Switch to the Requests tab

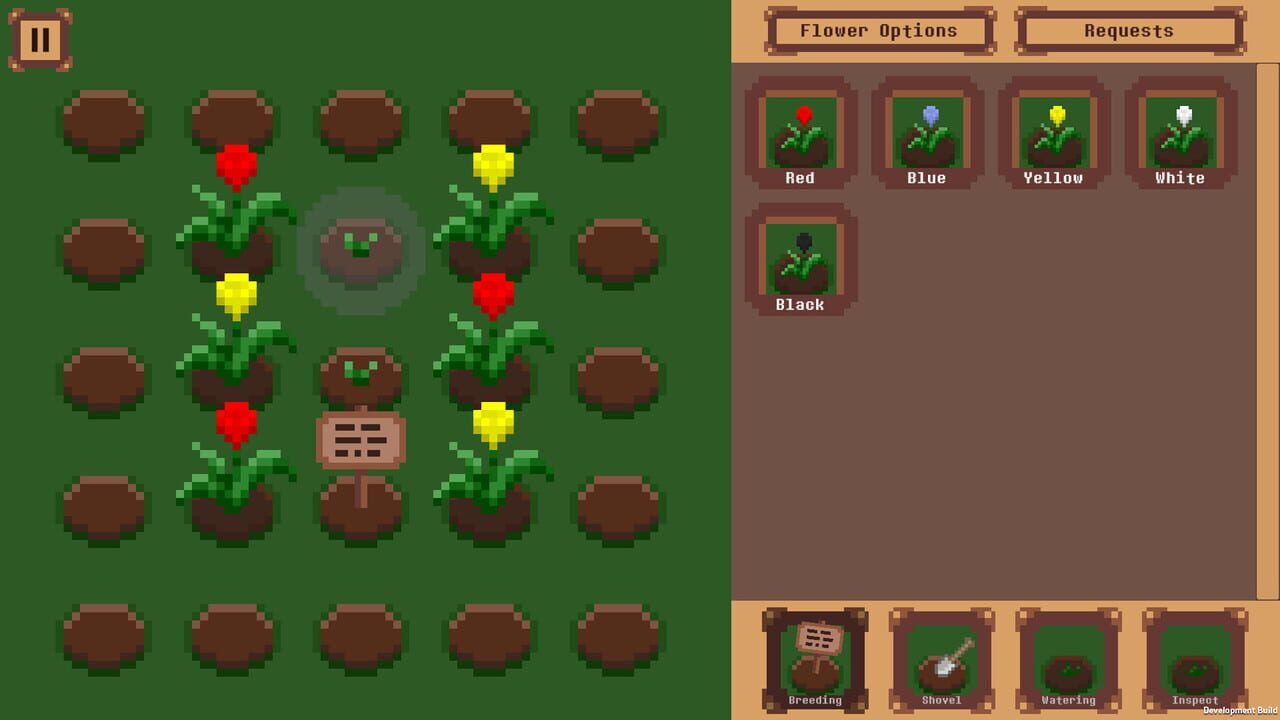click(1129, 31)
